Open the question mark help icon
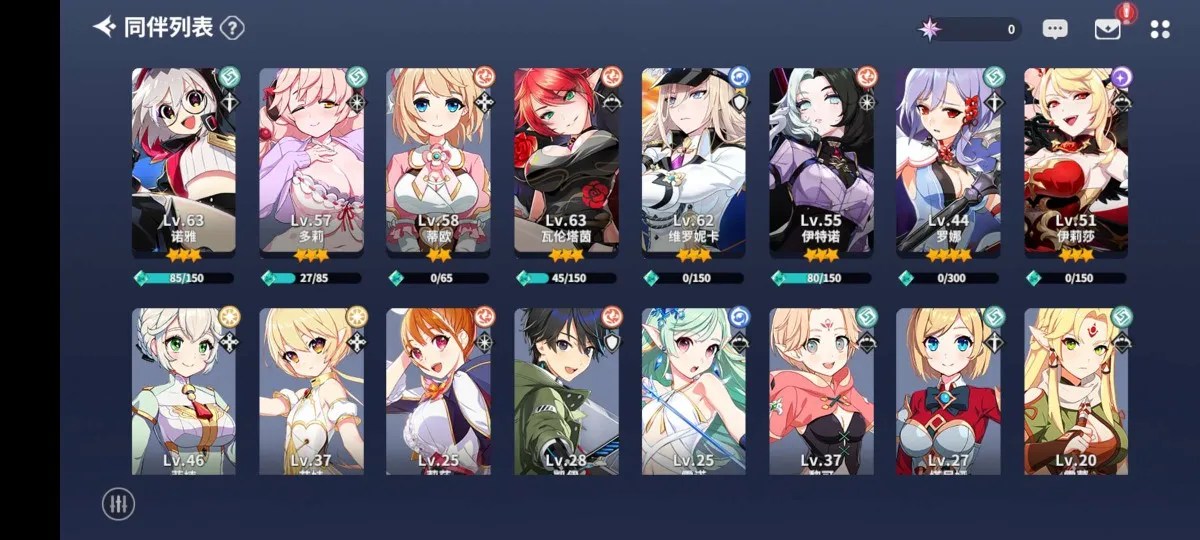Viewport: 1200px width, 540px height. pos(232,28)
